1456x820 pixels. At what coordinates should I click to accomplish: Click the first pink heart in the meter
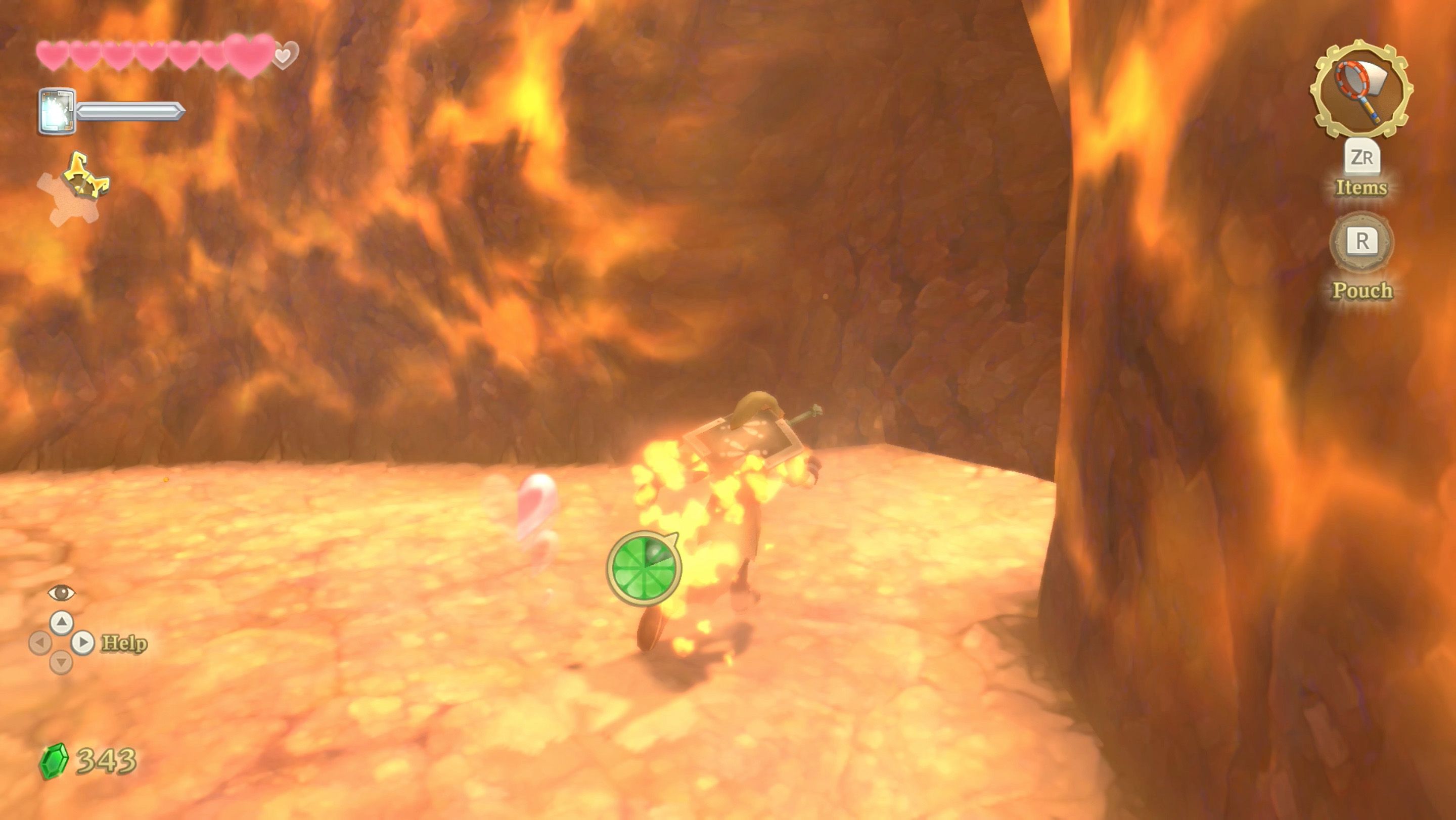click(x=52, y=54)
